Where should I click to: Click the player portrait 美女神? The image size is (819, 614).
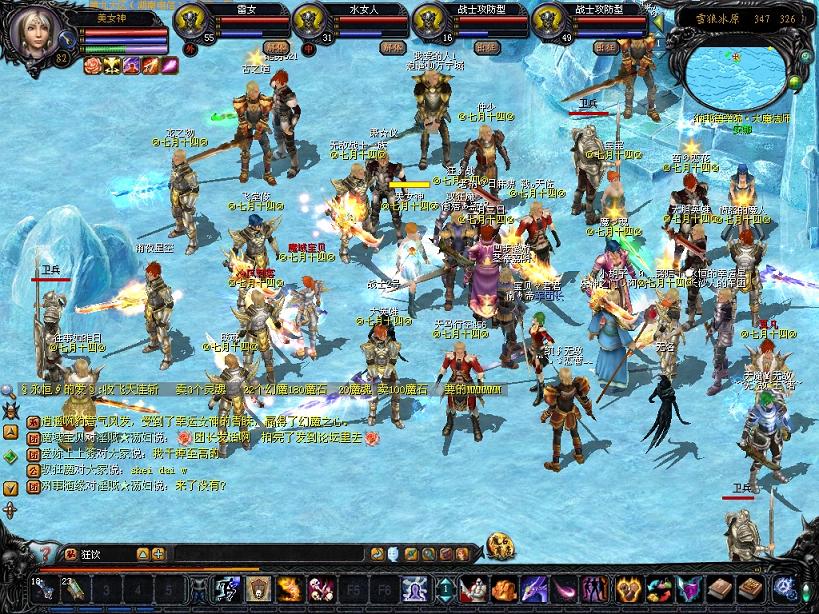coord(35,35)
